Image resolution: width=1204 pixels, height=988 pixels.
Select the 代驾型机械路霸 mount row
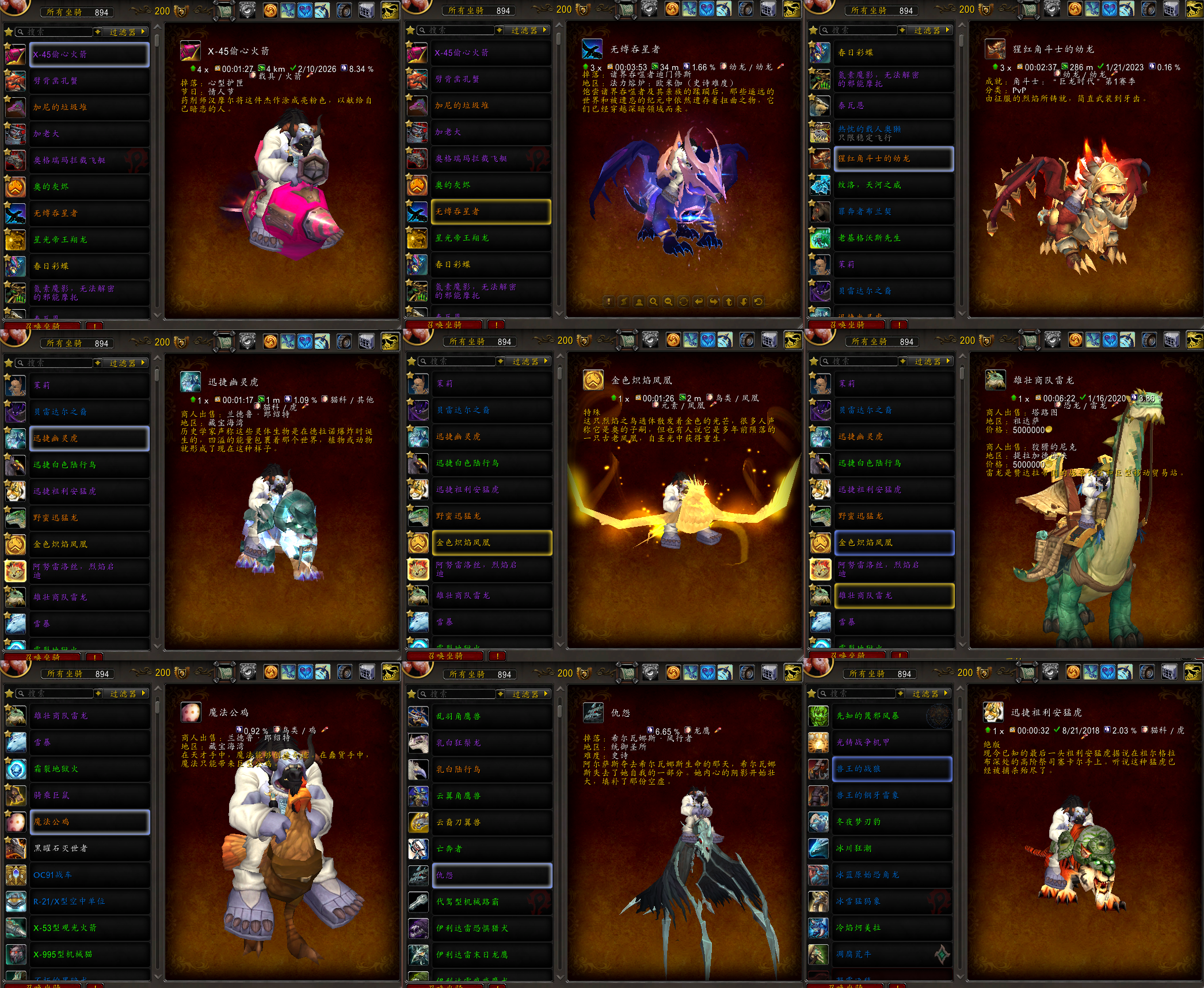point(491,902)
